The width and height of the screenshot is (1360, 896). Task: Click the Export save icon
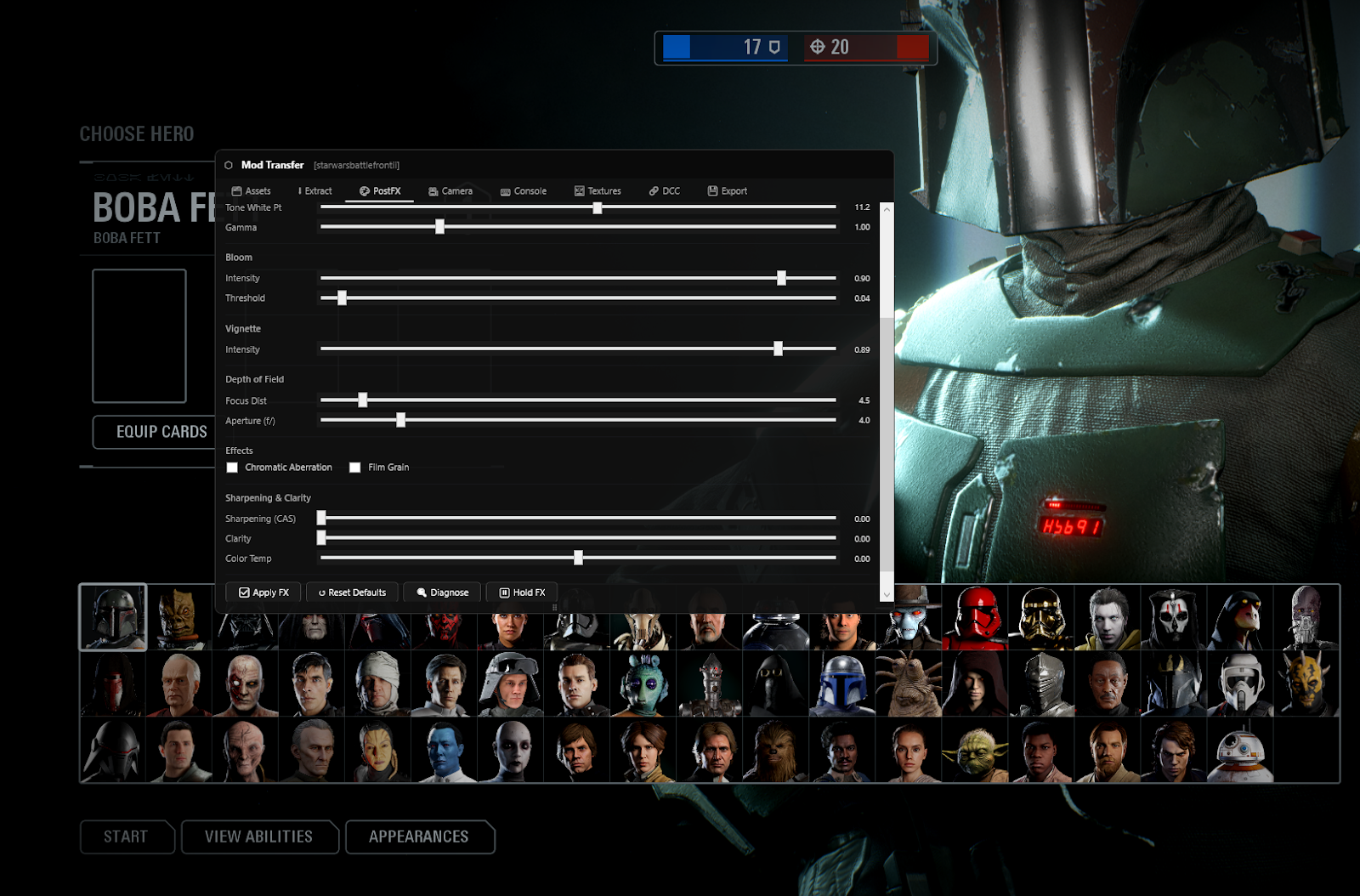pyautogui.click(x=712, y=191)
